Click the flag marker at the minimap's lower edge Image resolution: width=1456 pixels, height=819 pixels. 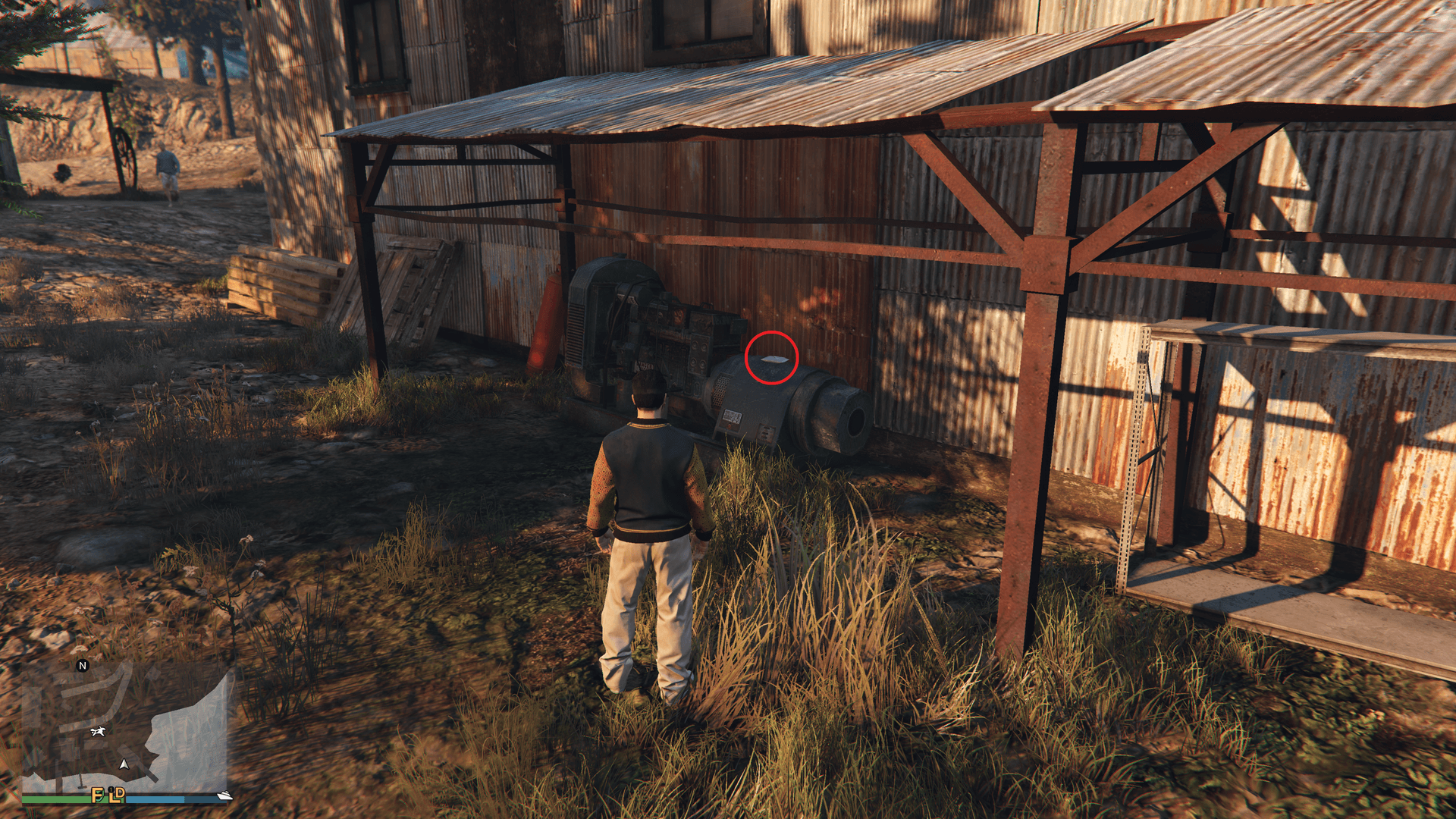[81, 780]
